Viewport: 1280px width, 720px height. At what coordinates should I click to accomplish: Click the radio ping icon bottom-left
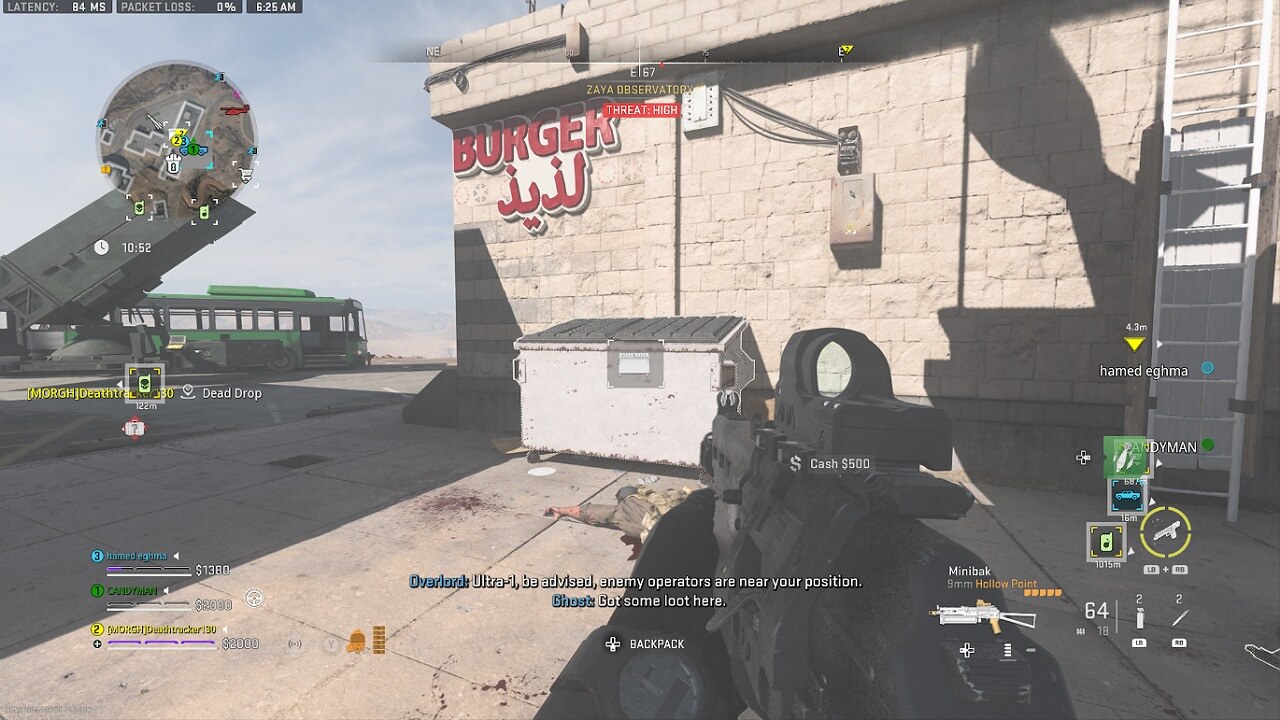pyautogui.click(x=295, y=644)
